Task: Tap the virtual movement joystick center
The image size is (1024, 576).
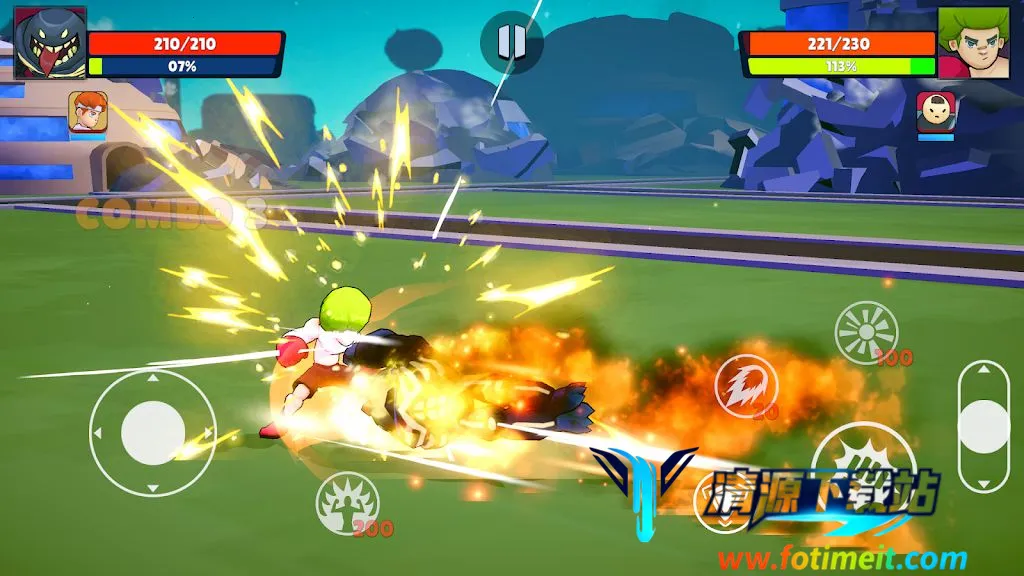Action: 152,432
